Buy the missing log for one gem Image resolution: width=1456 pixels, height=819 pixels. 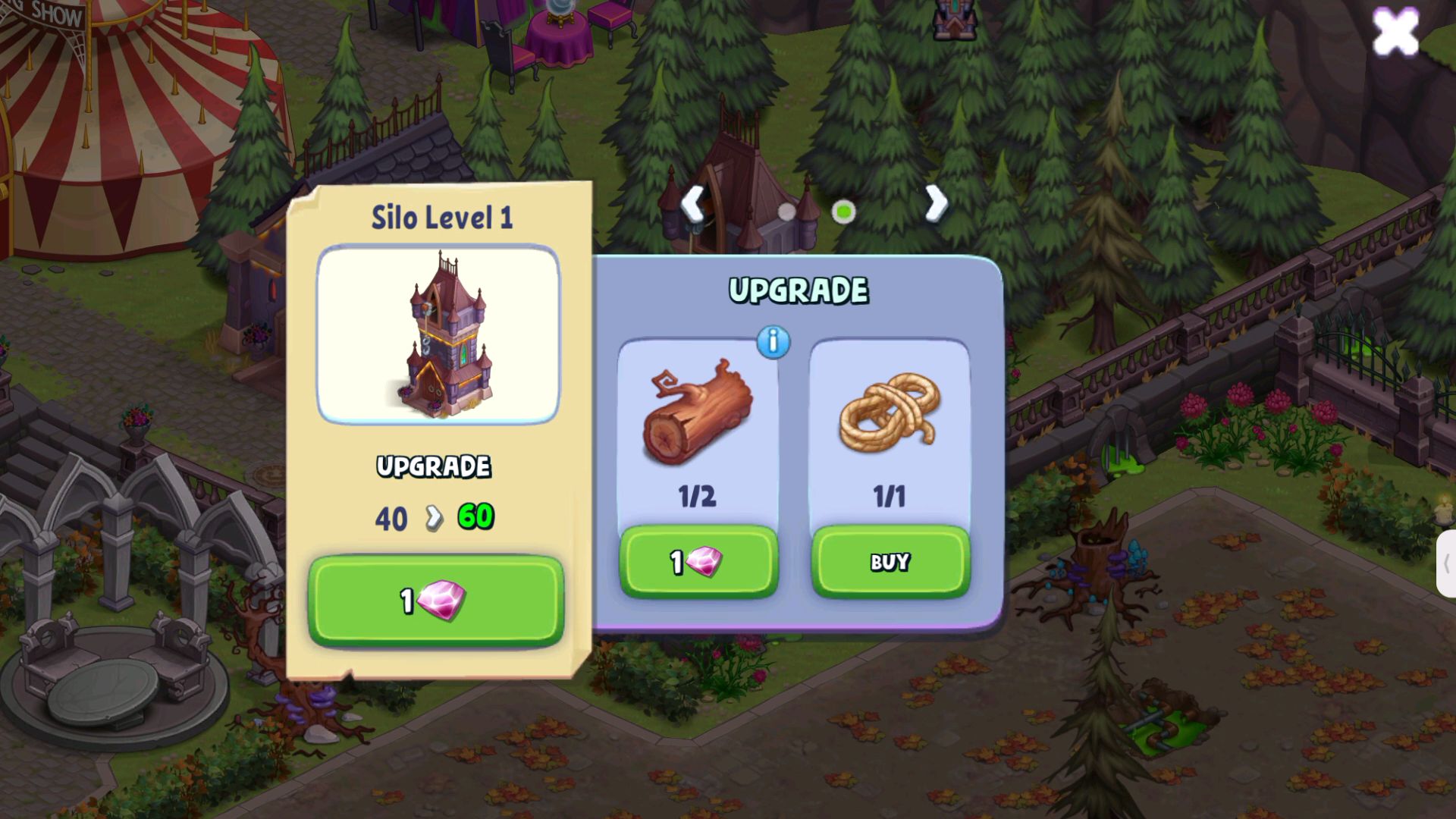coord(698,562)
